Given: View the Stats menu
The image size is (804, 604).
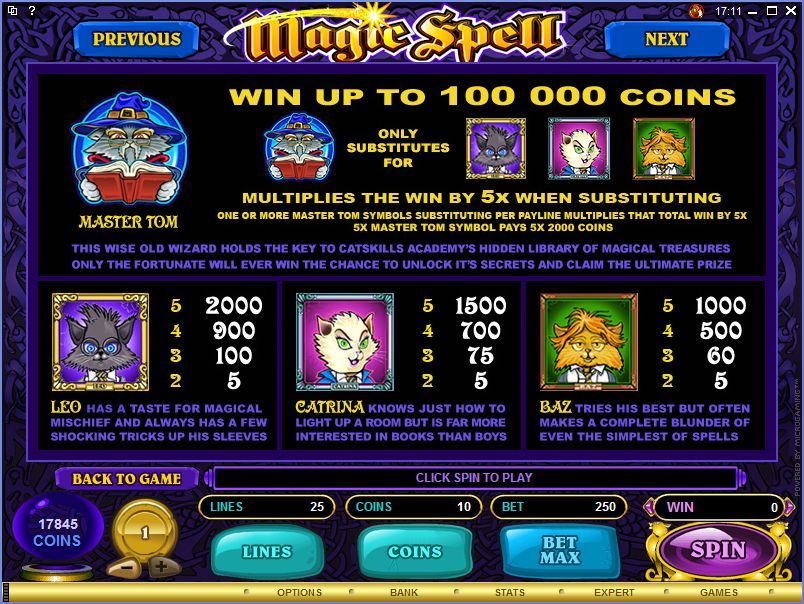Looking at the screenshot, I should (510, 593).
